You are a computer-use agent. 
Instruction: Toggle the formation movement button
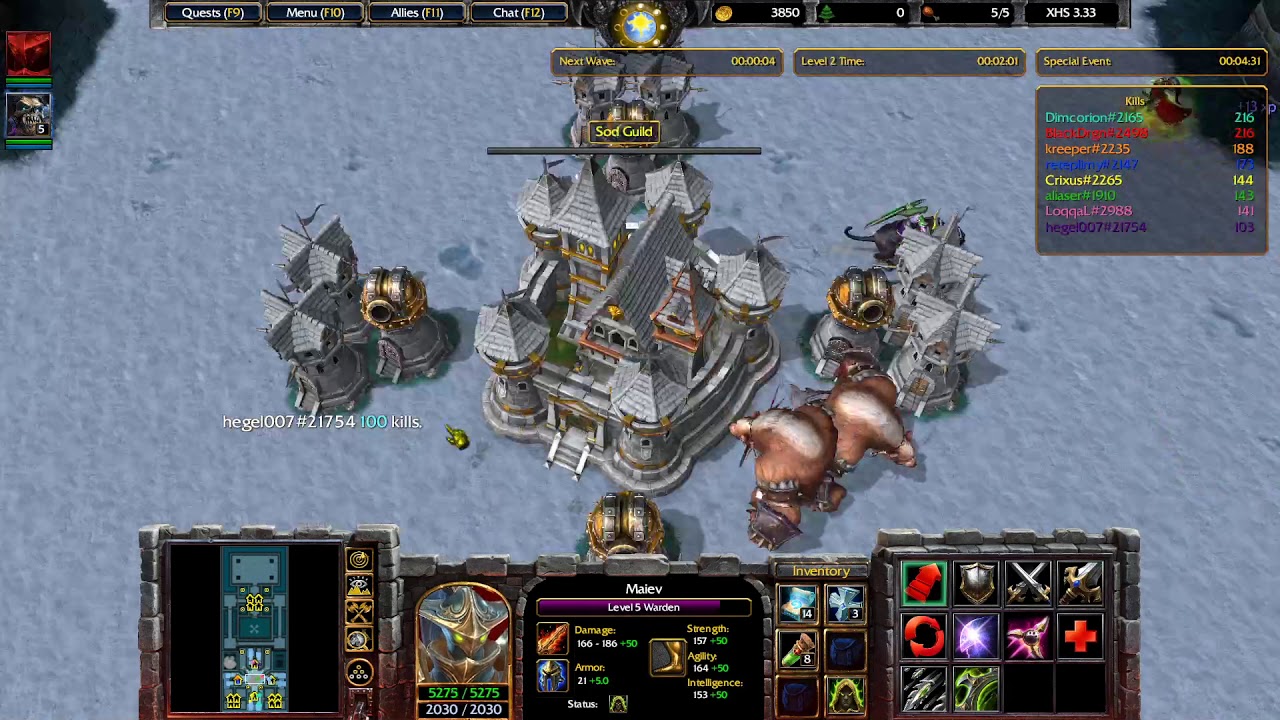click(x=359, y=673)
